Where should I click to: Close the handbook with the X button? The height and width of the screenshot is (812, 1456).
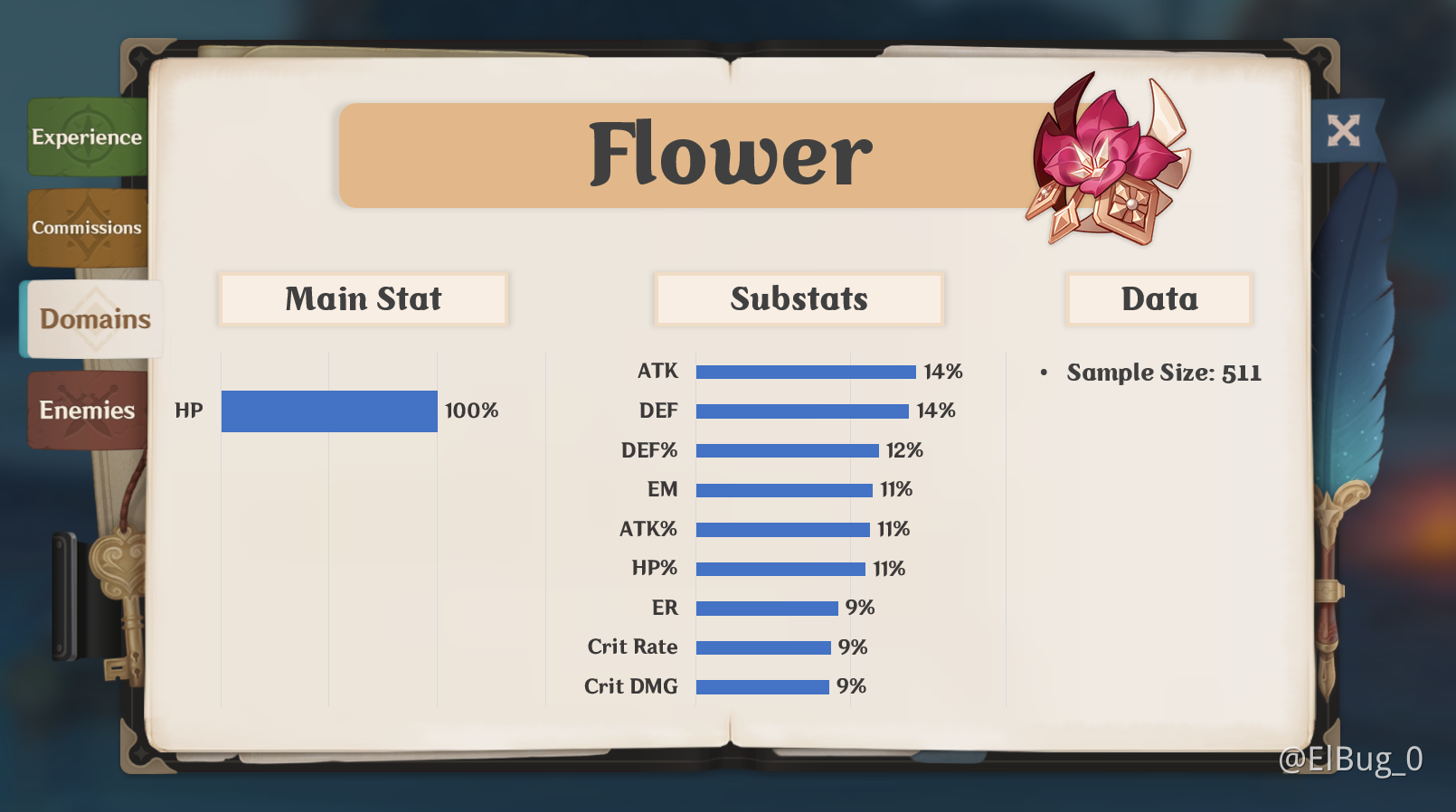1343,131
